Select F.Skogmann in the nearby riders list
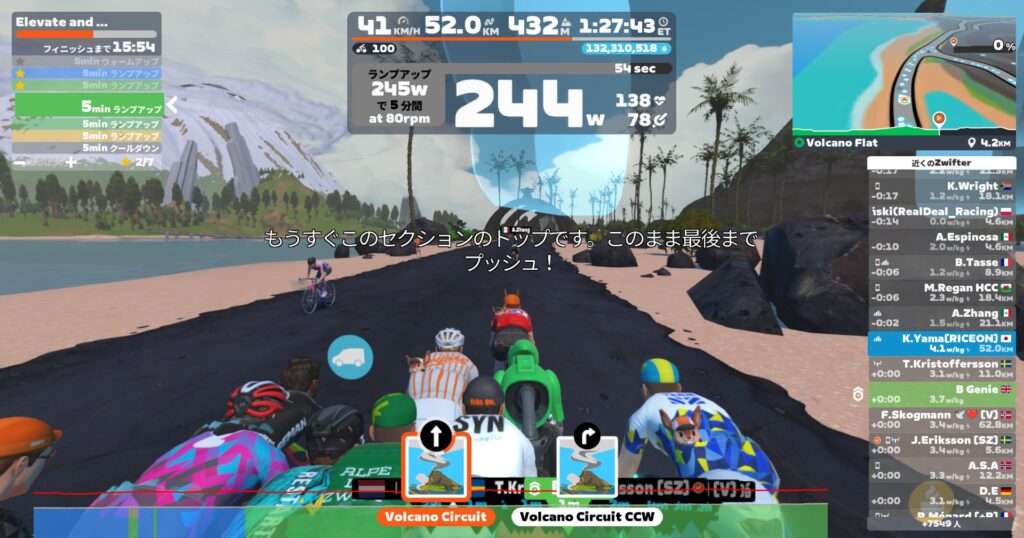1024x538 pixels. [x=942, y=420]
